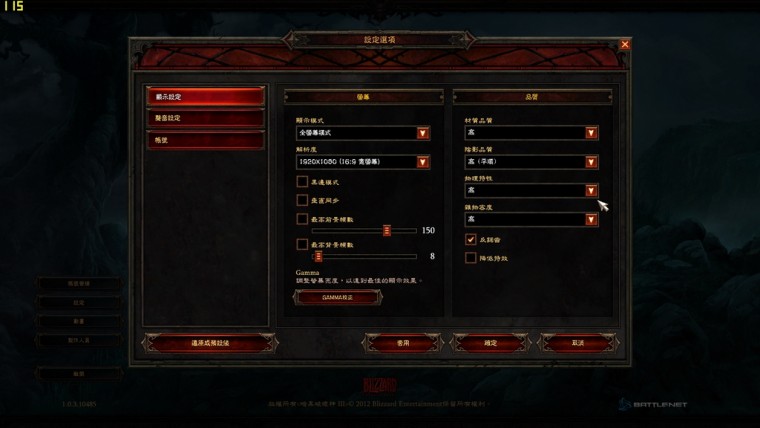Toggle the letterbox mode checkbox below resolution
The image size is (760, 428).
click(x=302, y=182)
